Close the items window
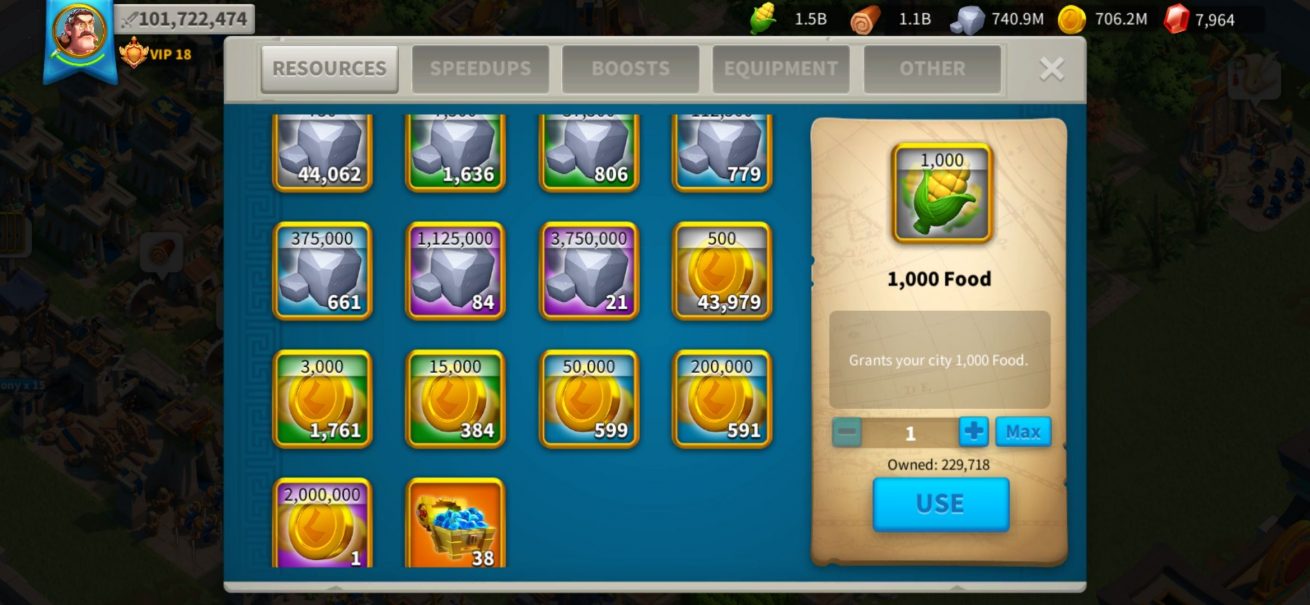This screenshot has width=1310, height=605. point(1051,68)
